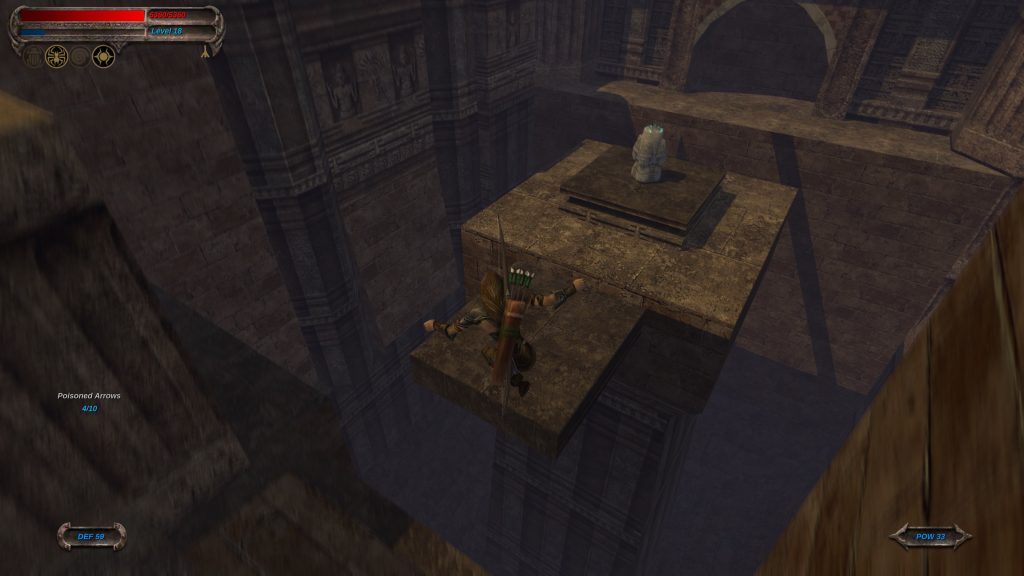Click the golden sun disc amulet icon

103,56
